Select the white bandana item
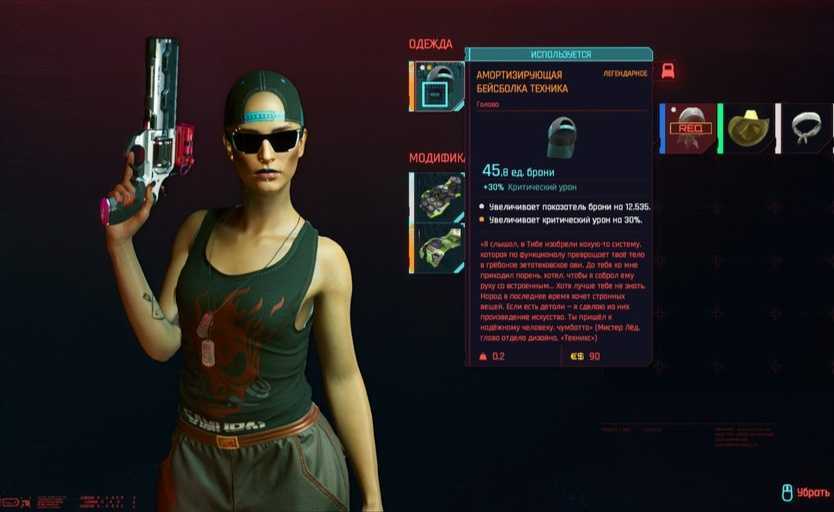 pos(804,128)
